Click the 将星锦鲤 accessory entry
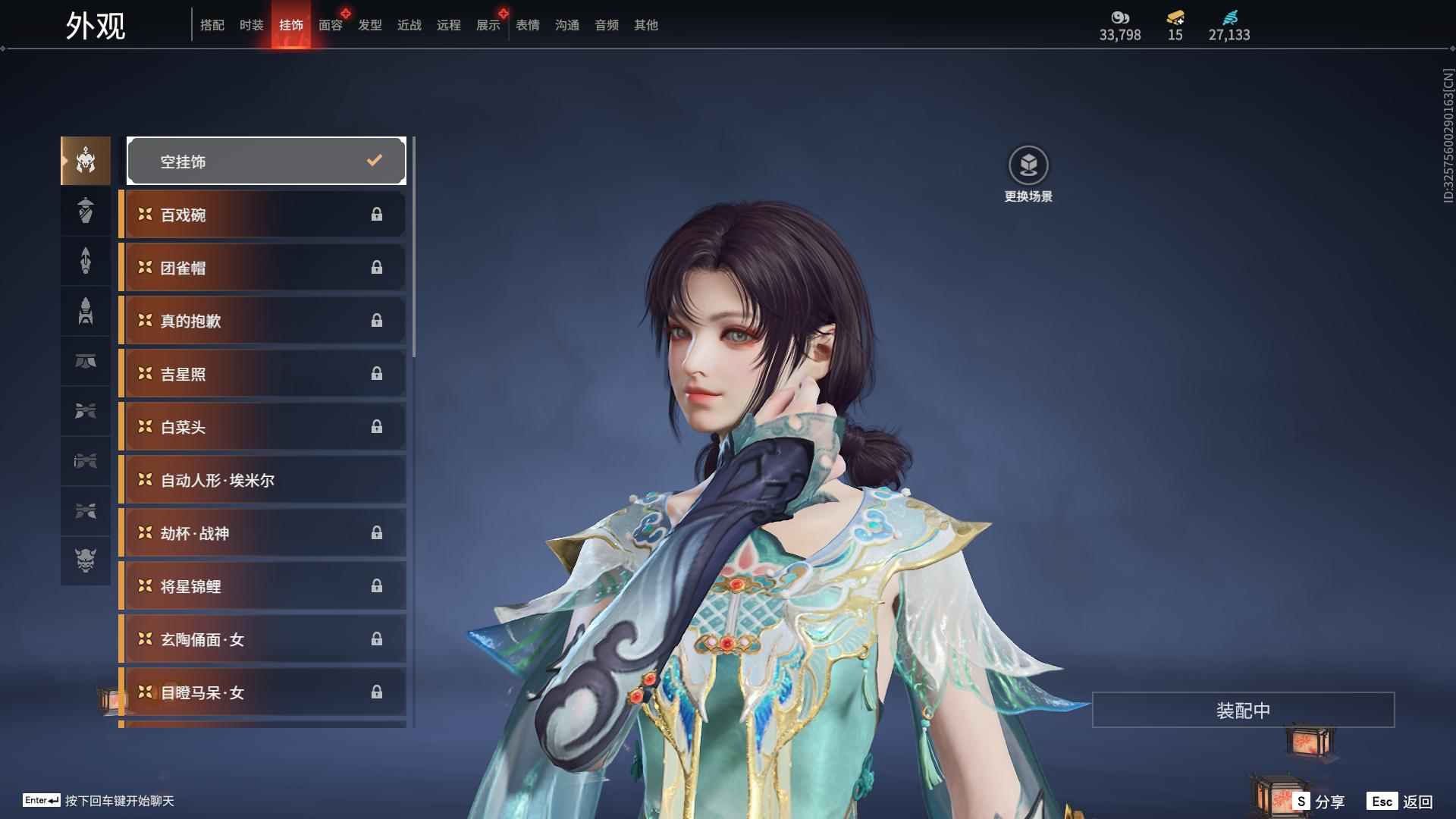 (x=262, y=586)
